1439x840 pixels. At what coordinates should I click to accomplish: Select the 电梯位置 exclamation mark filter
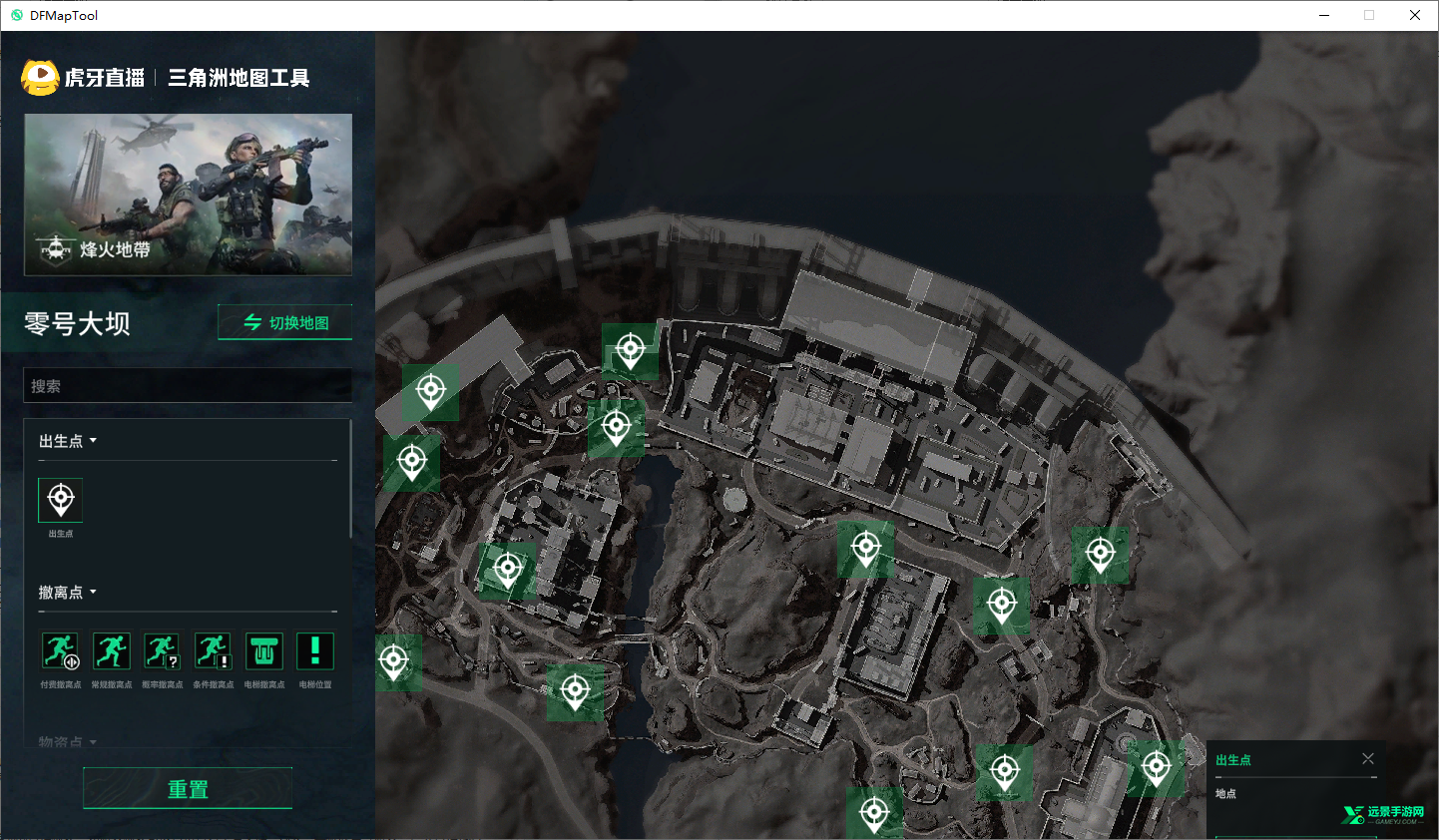coord(315,651)
